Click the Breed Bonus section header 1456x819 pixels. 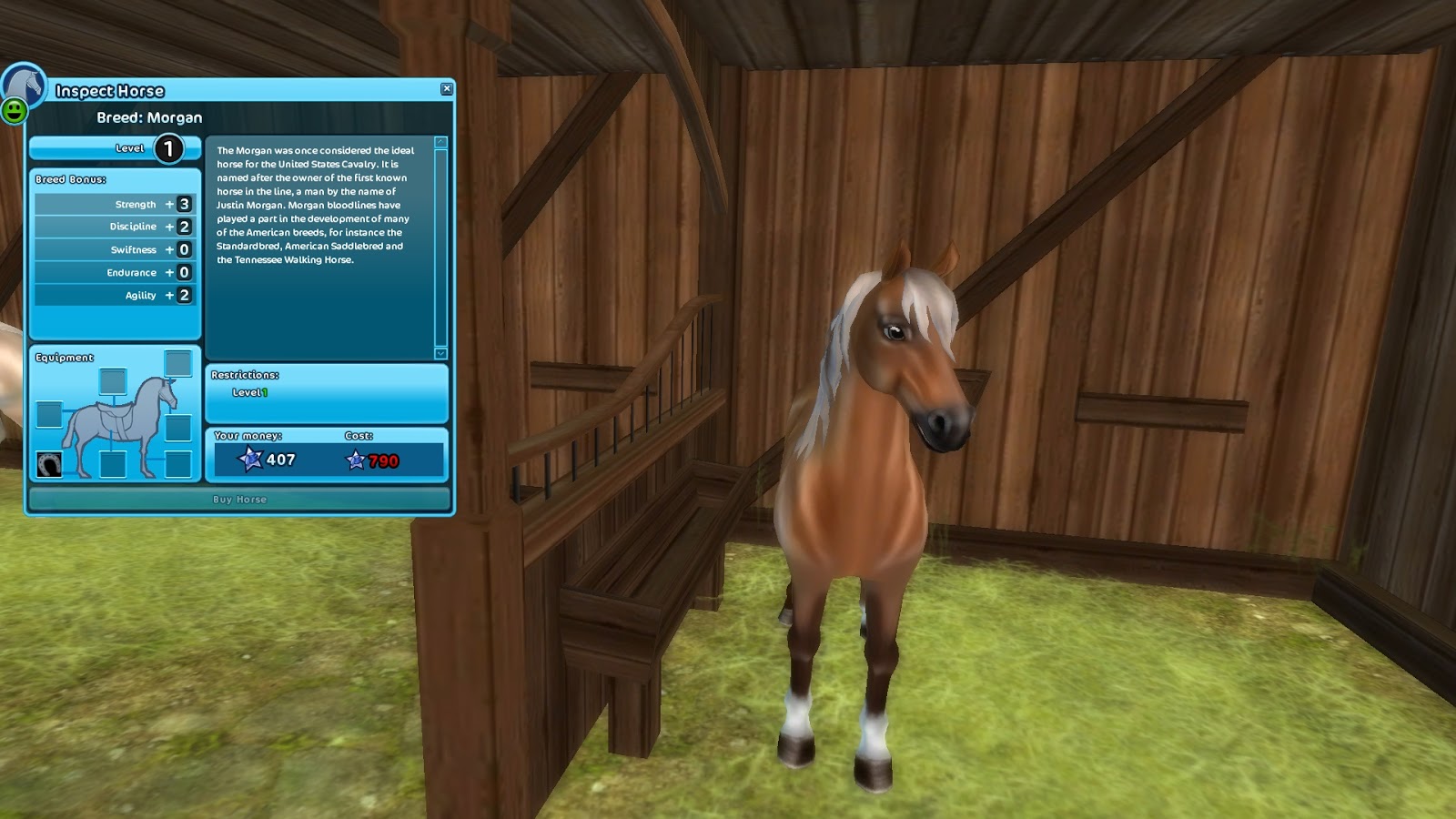pos(68,179)
